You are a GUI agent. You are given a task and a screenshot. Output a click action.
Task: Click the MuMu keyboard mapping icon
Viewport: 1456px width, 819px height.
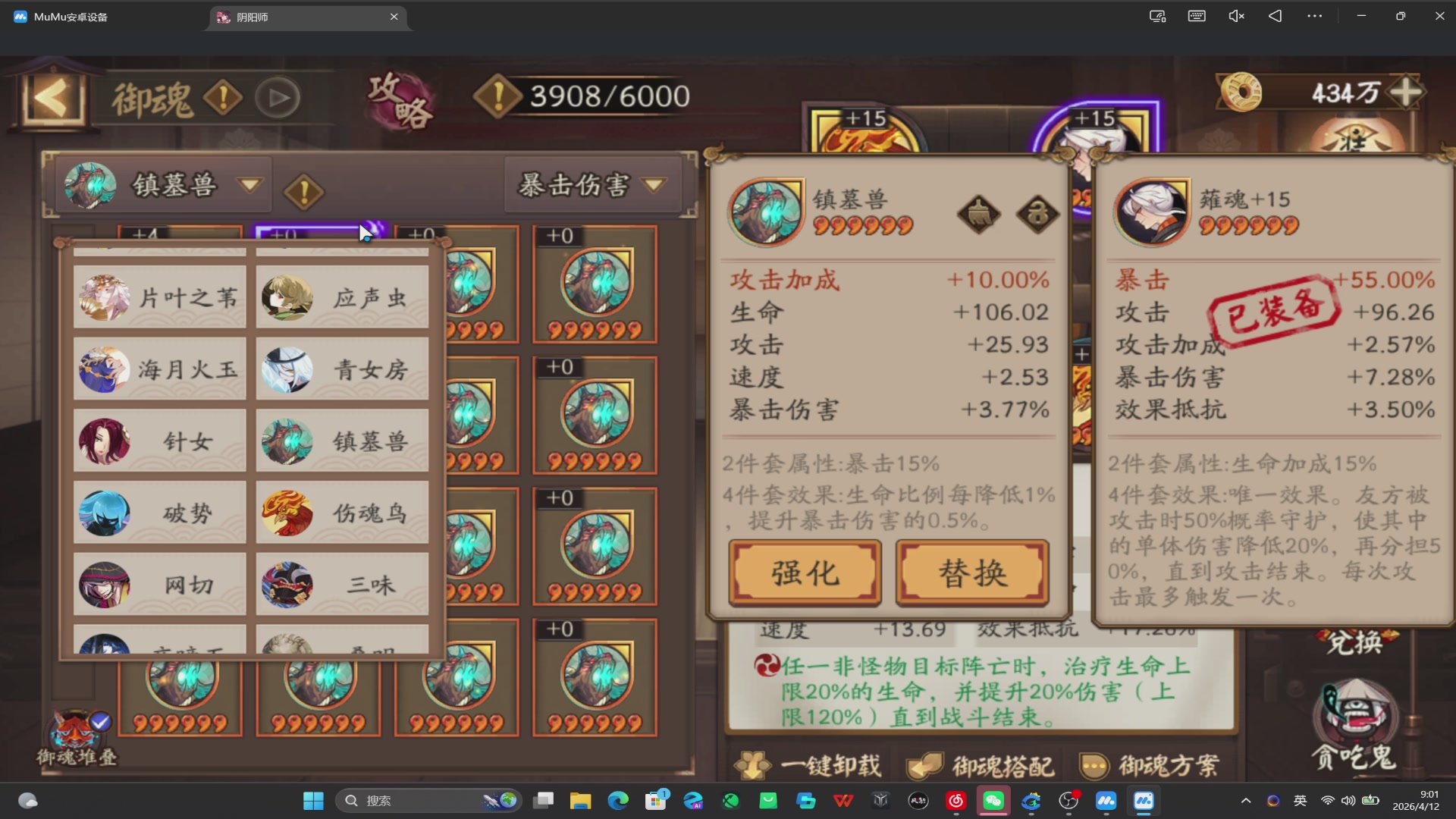[x=1197, y=15]
